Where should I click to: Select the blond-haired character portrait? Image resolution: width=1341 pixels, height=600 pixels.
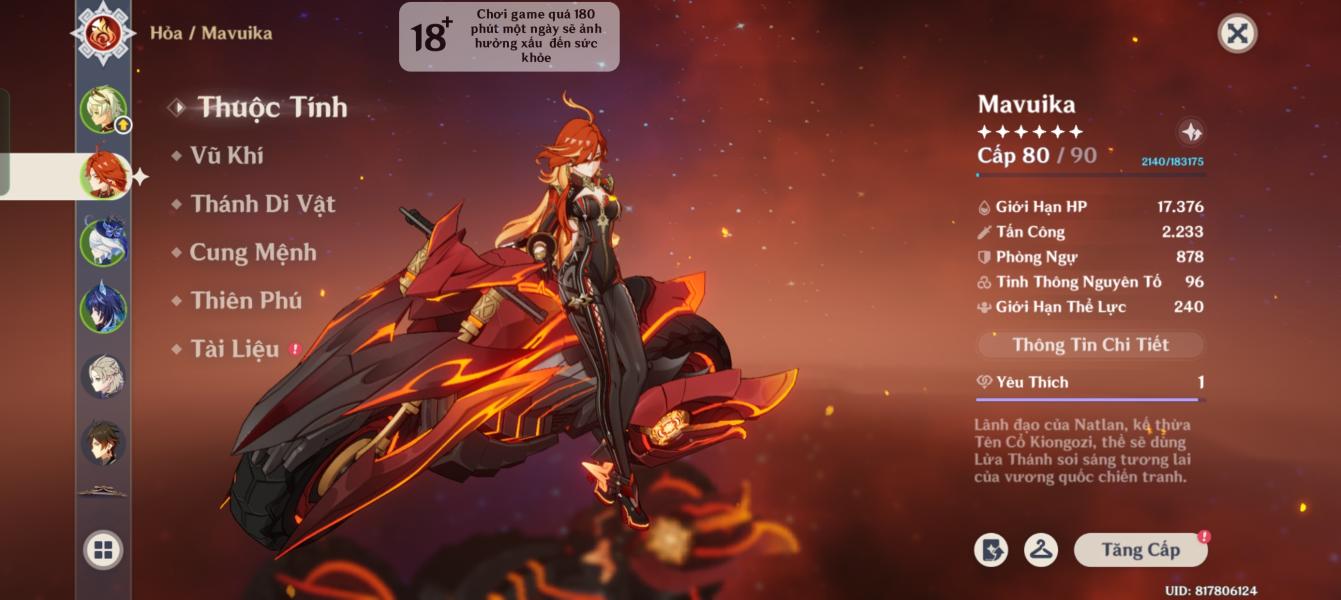click(103, 110)
